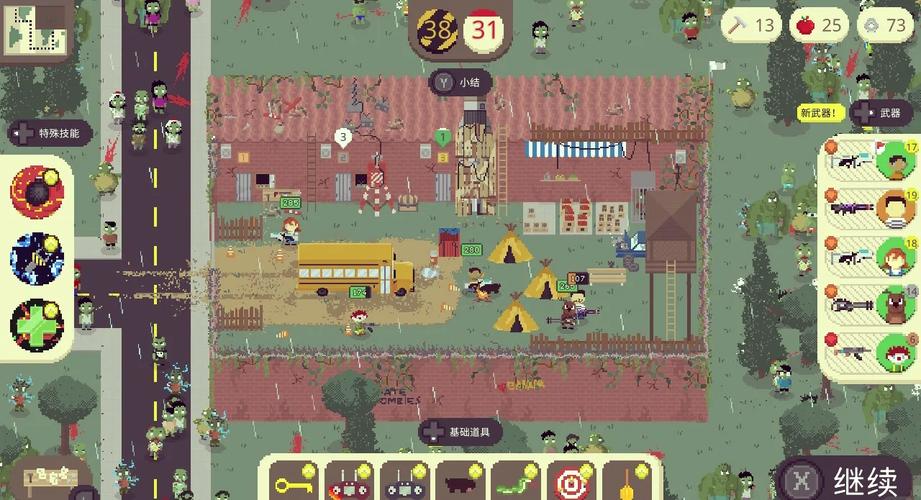Image resolution: width=921 pixels, height=500 pixels.
Task: Open the 基础道具 basic items bar
Action: (x=461, y=432)
